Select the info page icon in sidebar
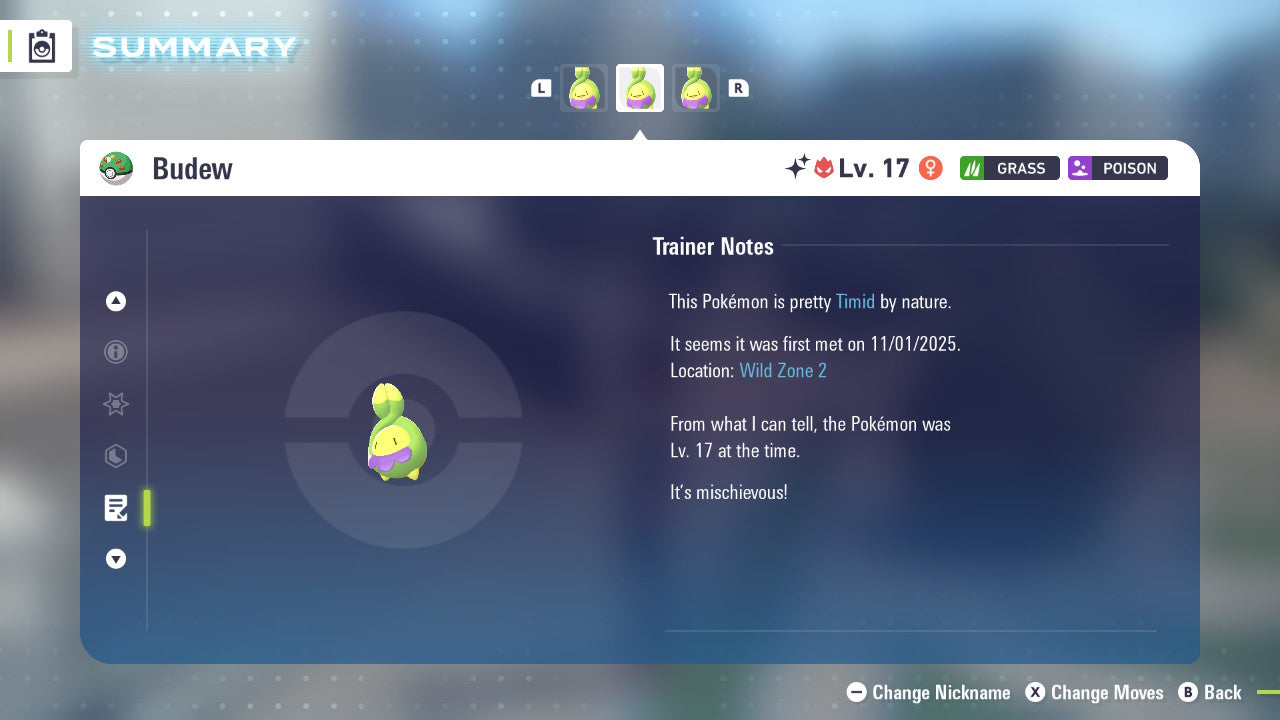Screen dimensions: 1280x720 point(115,352)
